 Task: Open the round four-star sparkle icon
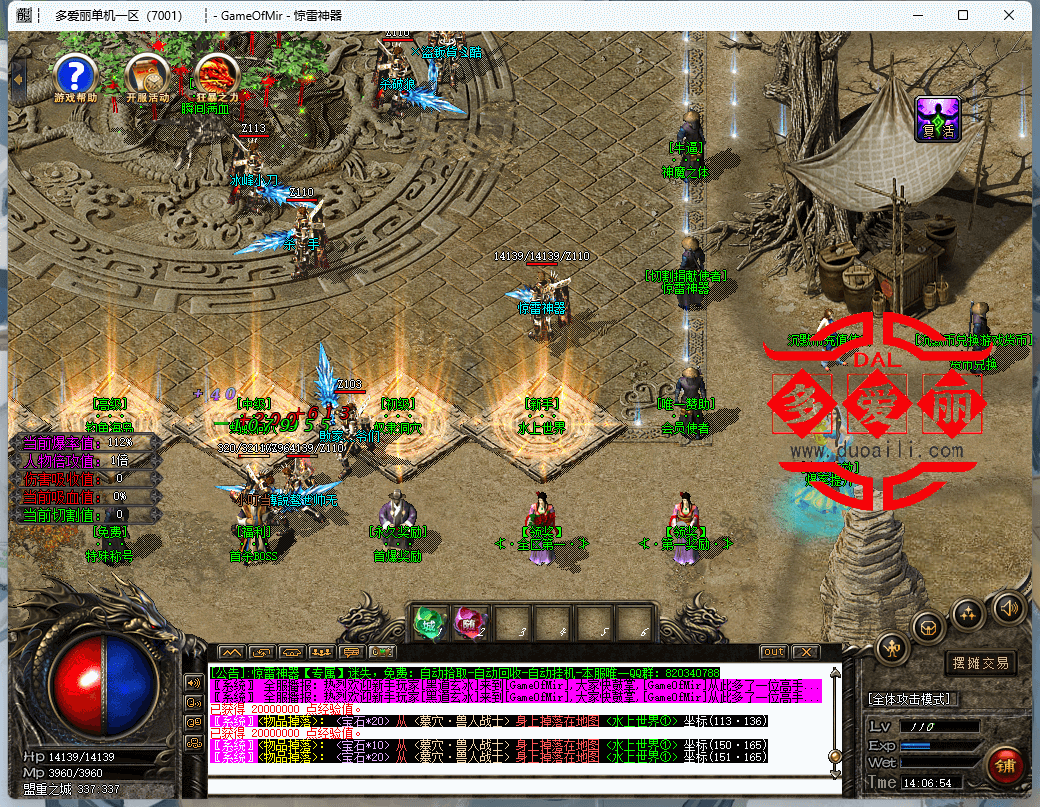click(x=968, y=613)
